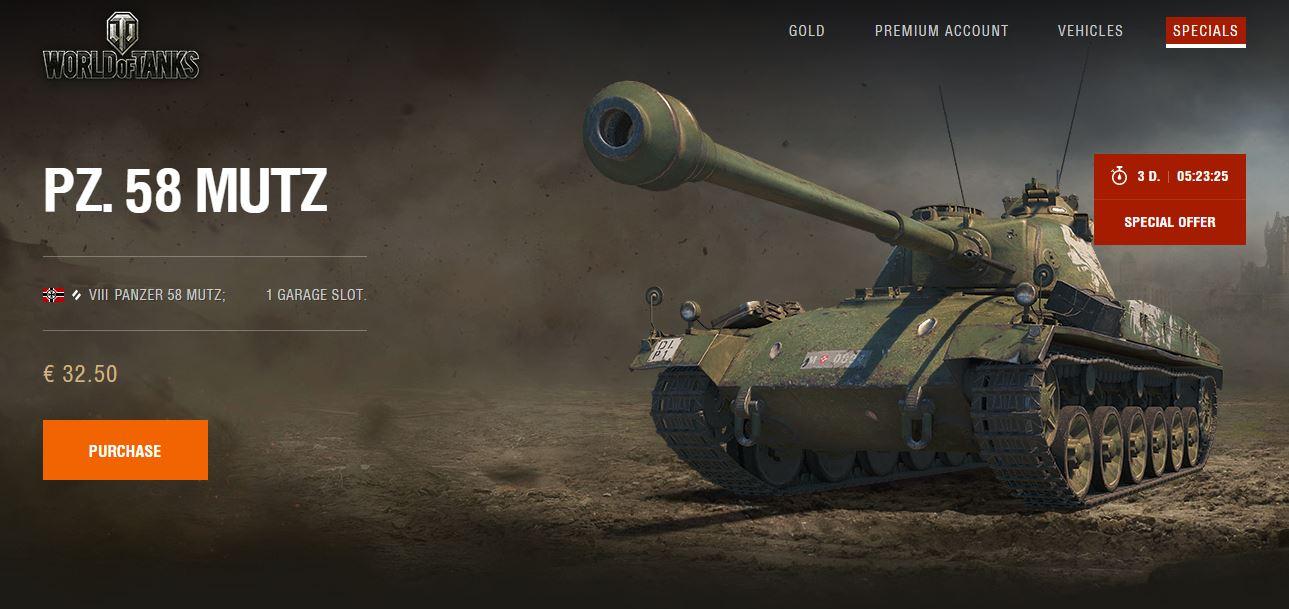Click the World of Tanks logo

click(121, 47)
